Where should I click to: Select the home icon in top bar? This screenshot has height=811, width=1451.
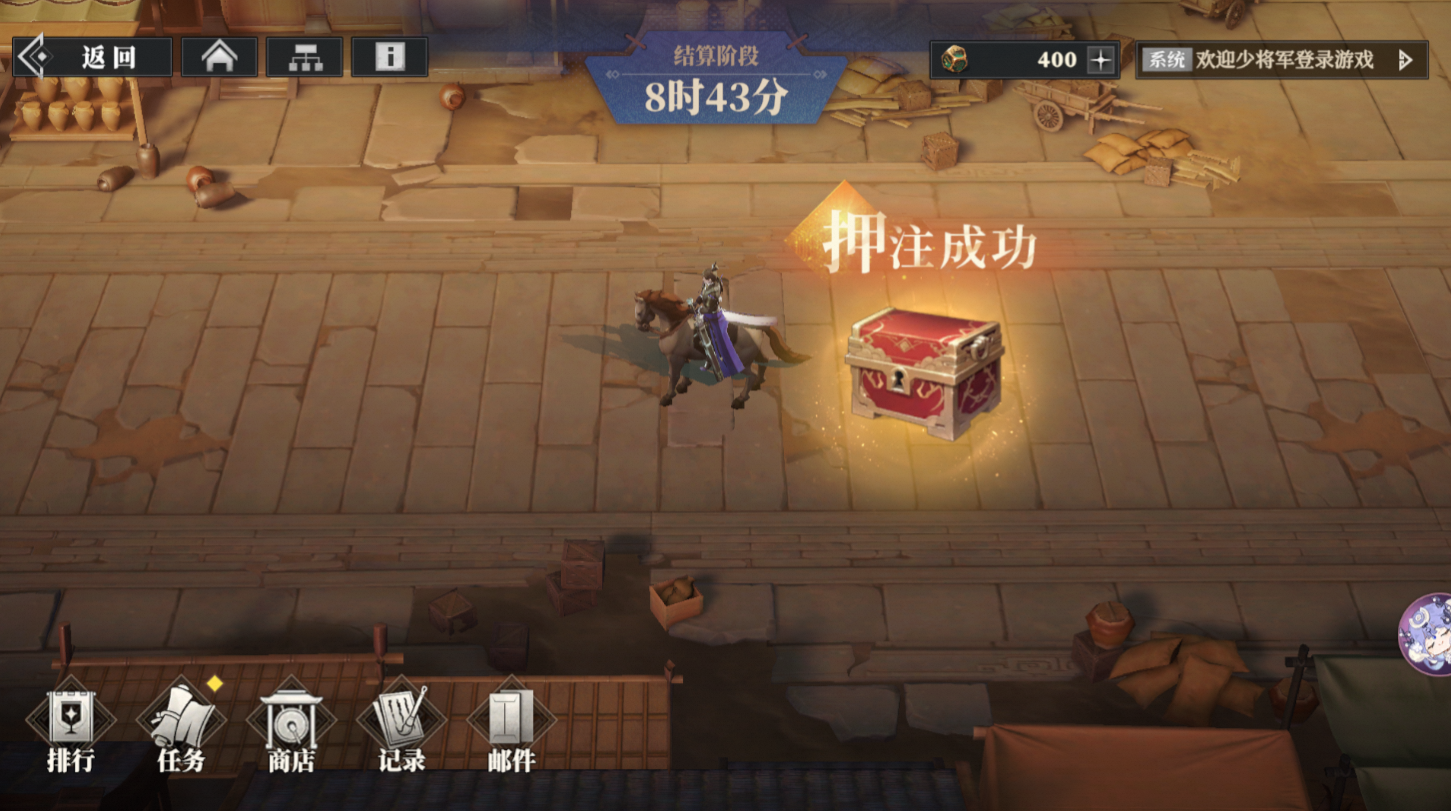coord(220,57)
